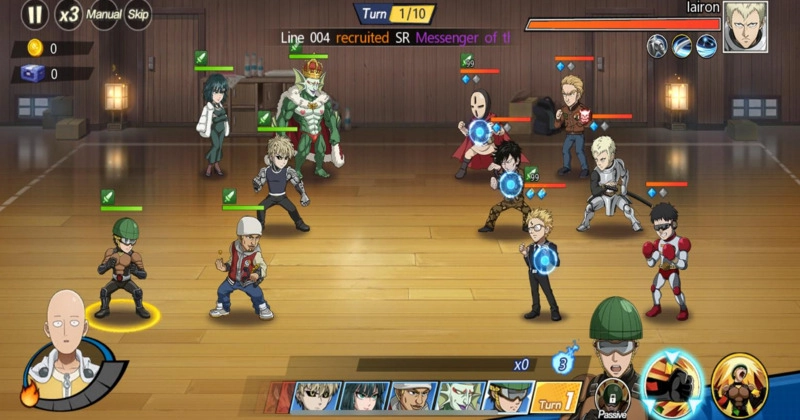
Task: Inspect the boss's armored figure skill icon
Action: coord(657,44)
